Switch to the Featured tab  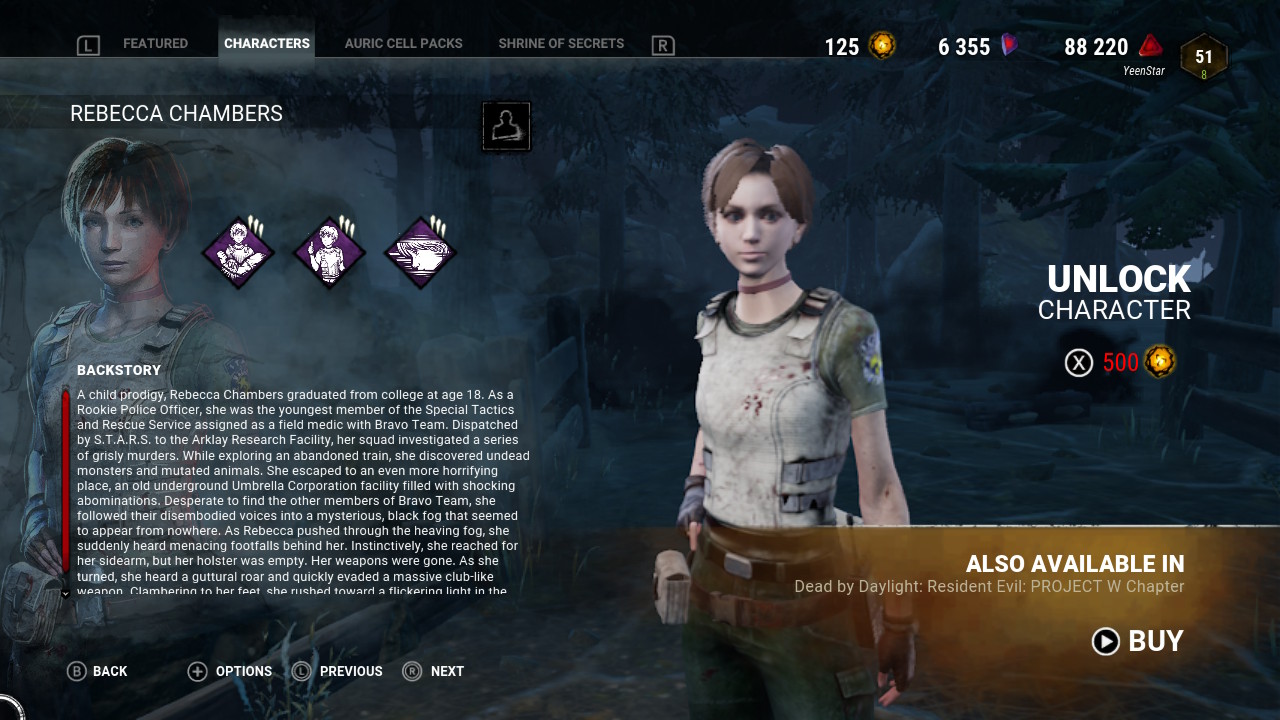[155, 44]
